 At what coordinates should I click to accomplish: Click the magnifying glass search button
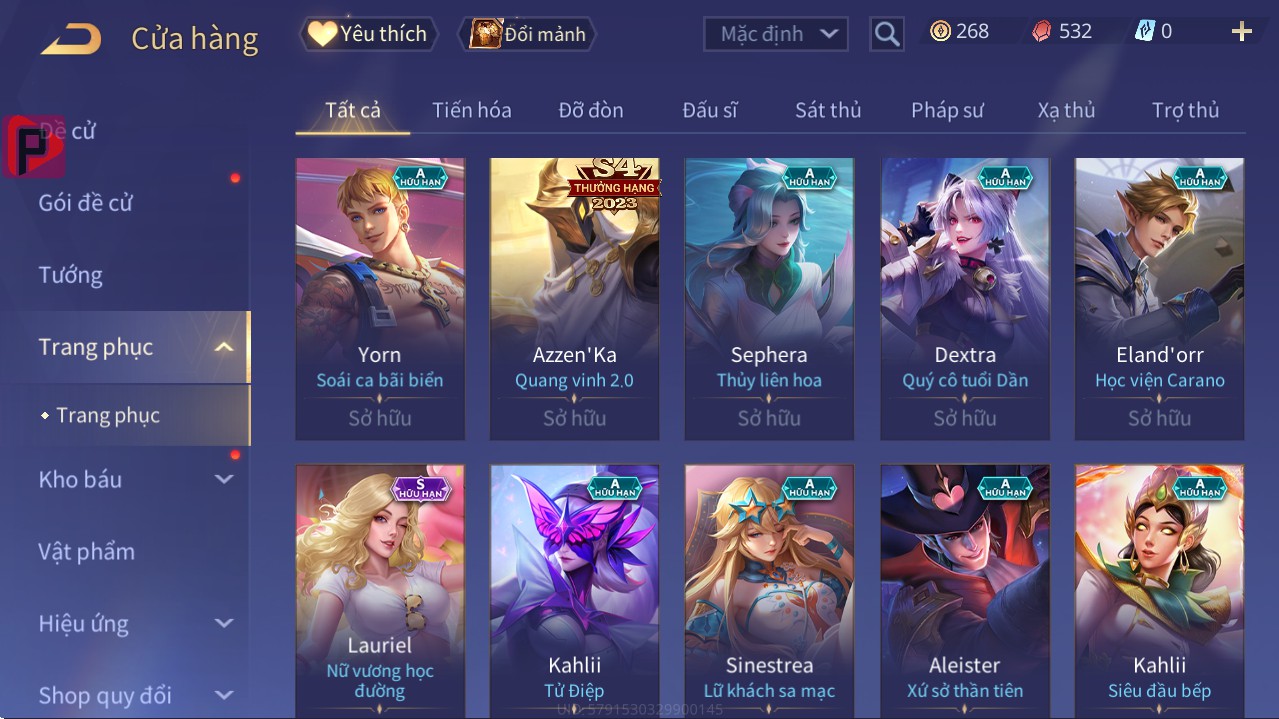pos(886,34)
